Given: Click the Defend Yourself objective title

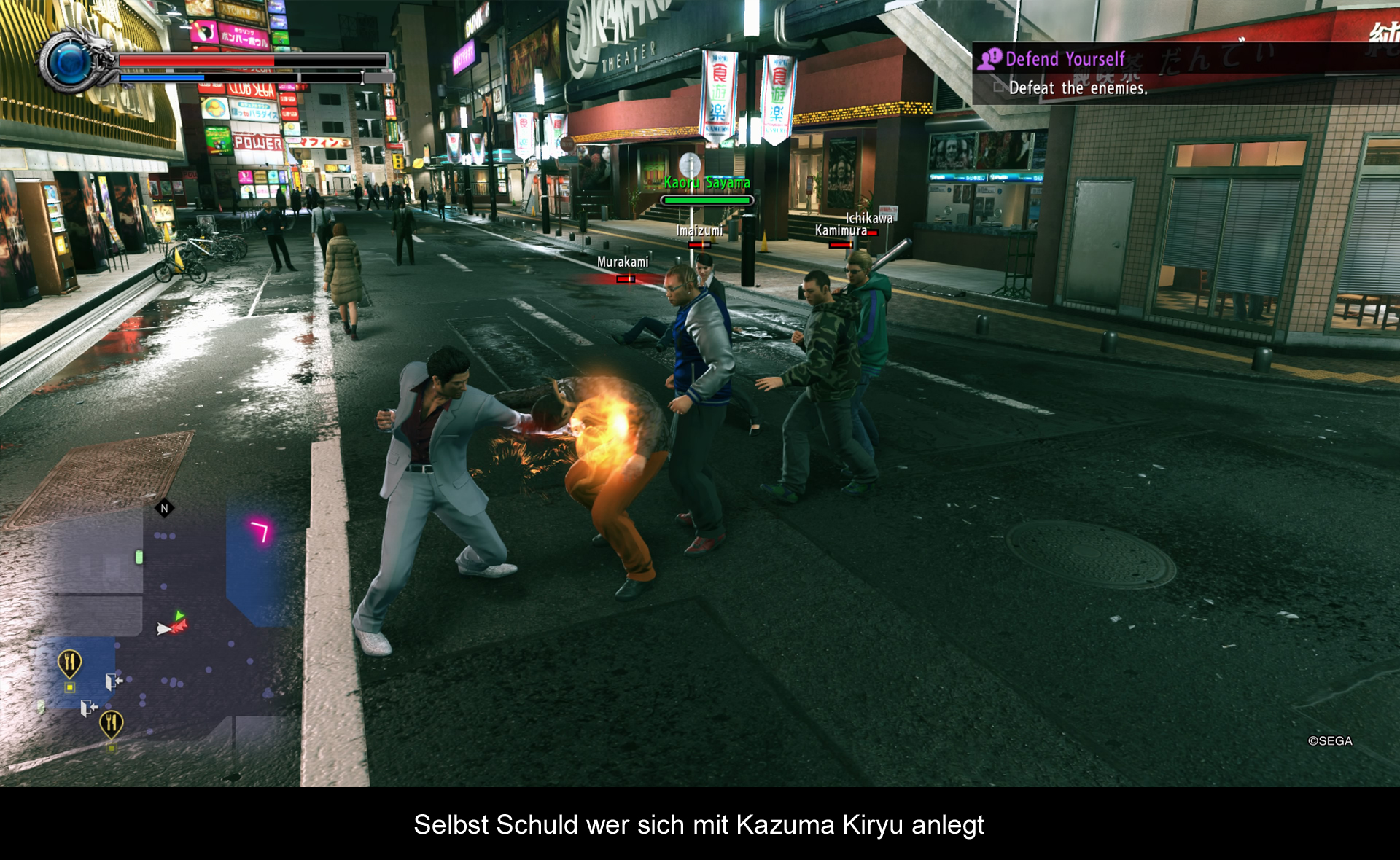Looking at the screenshot, I should pos(1065,59).
